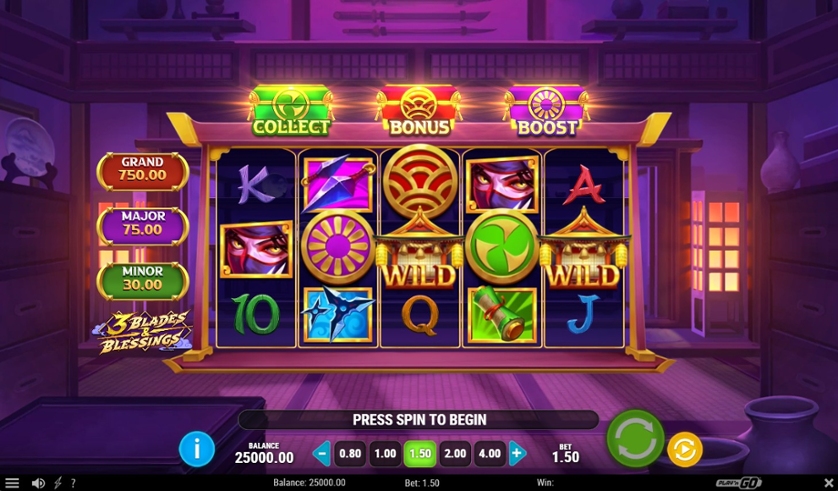Spin the reels with the green button
The width and height of the screenshot is (838, 491).
tap(635, 438)
